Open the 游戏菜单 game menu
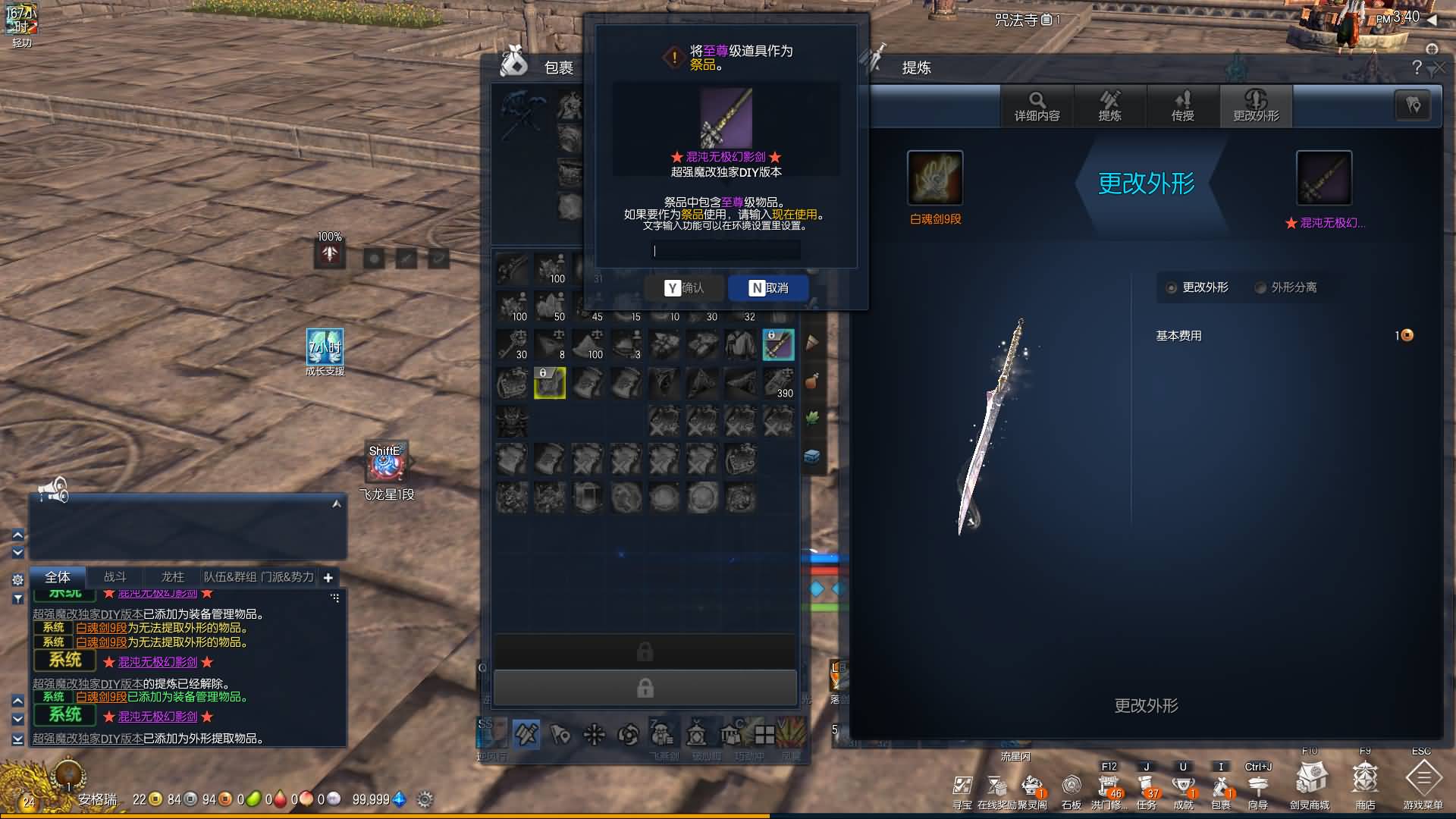This screenshot has height=819, width=1456. pyautogui.click(x=1423, y=780)
